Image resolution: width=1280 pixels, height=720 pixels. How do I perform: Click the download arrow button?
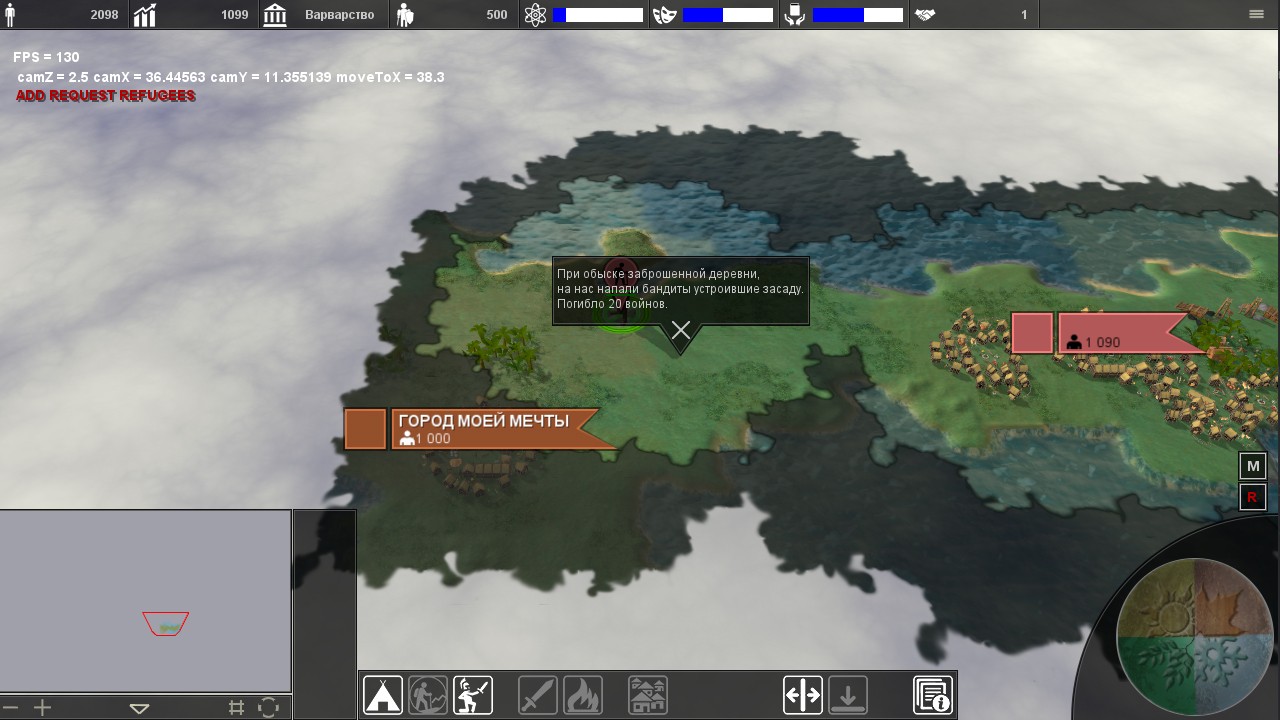(x=848, y=695)
